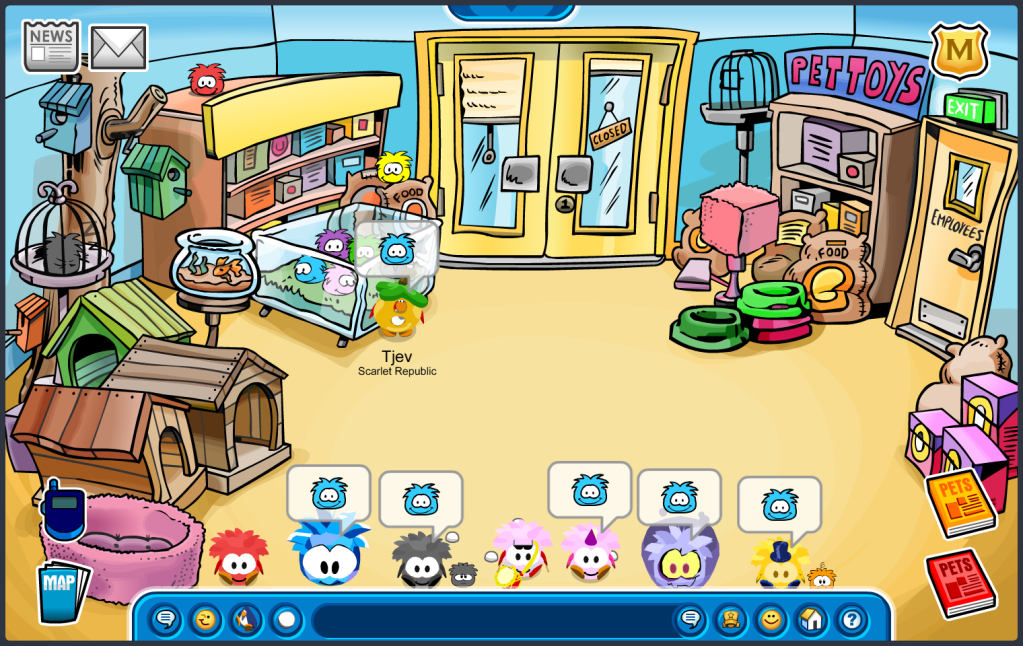This screenshot has width=1023, height=646.
Task: Open the News newspaper
Action: [51, 46]
